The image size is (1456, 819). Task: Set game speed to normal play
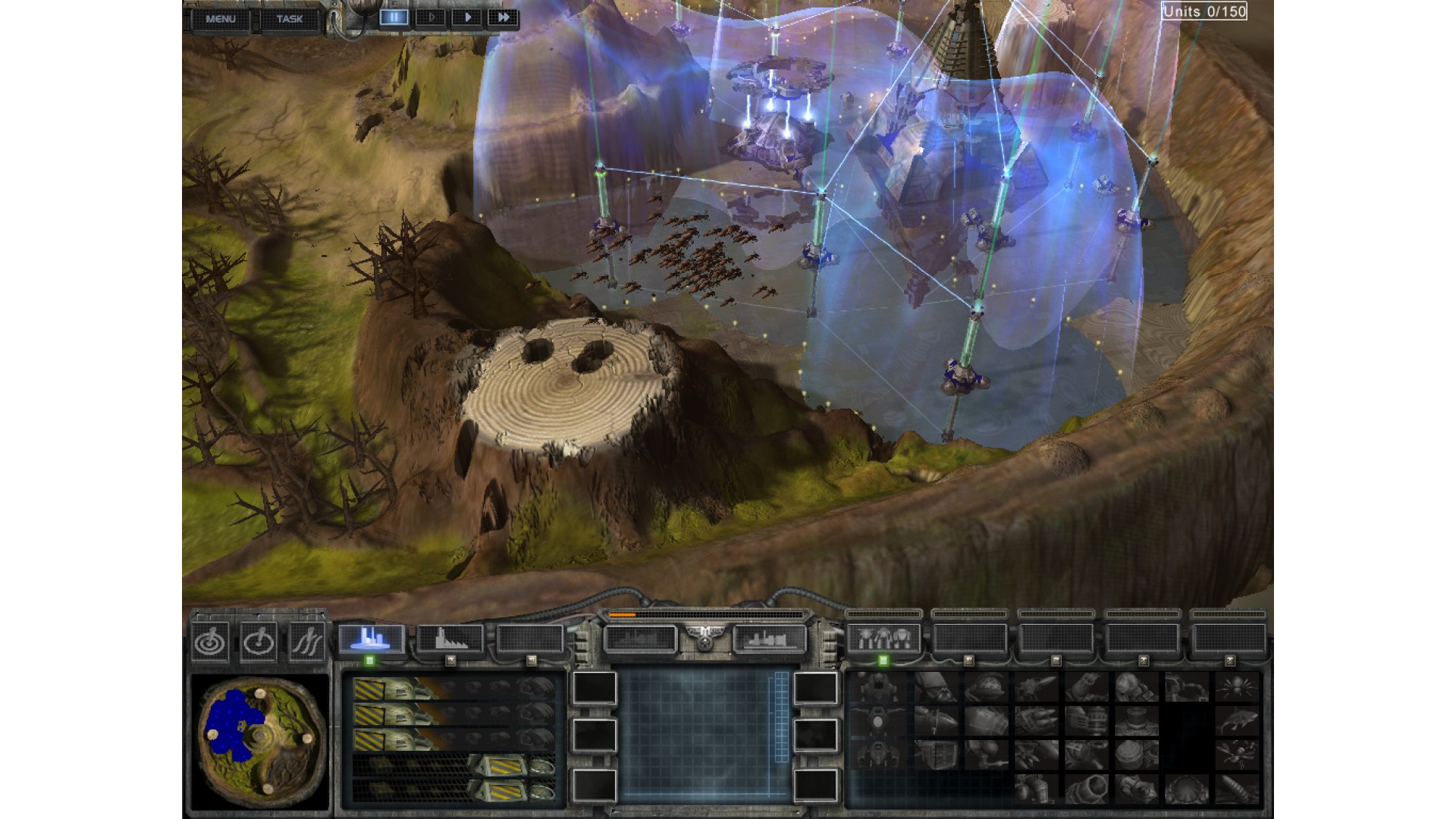click(x=467, y=17)
